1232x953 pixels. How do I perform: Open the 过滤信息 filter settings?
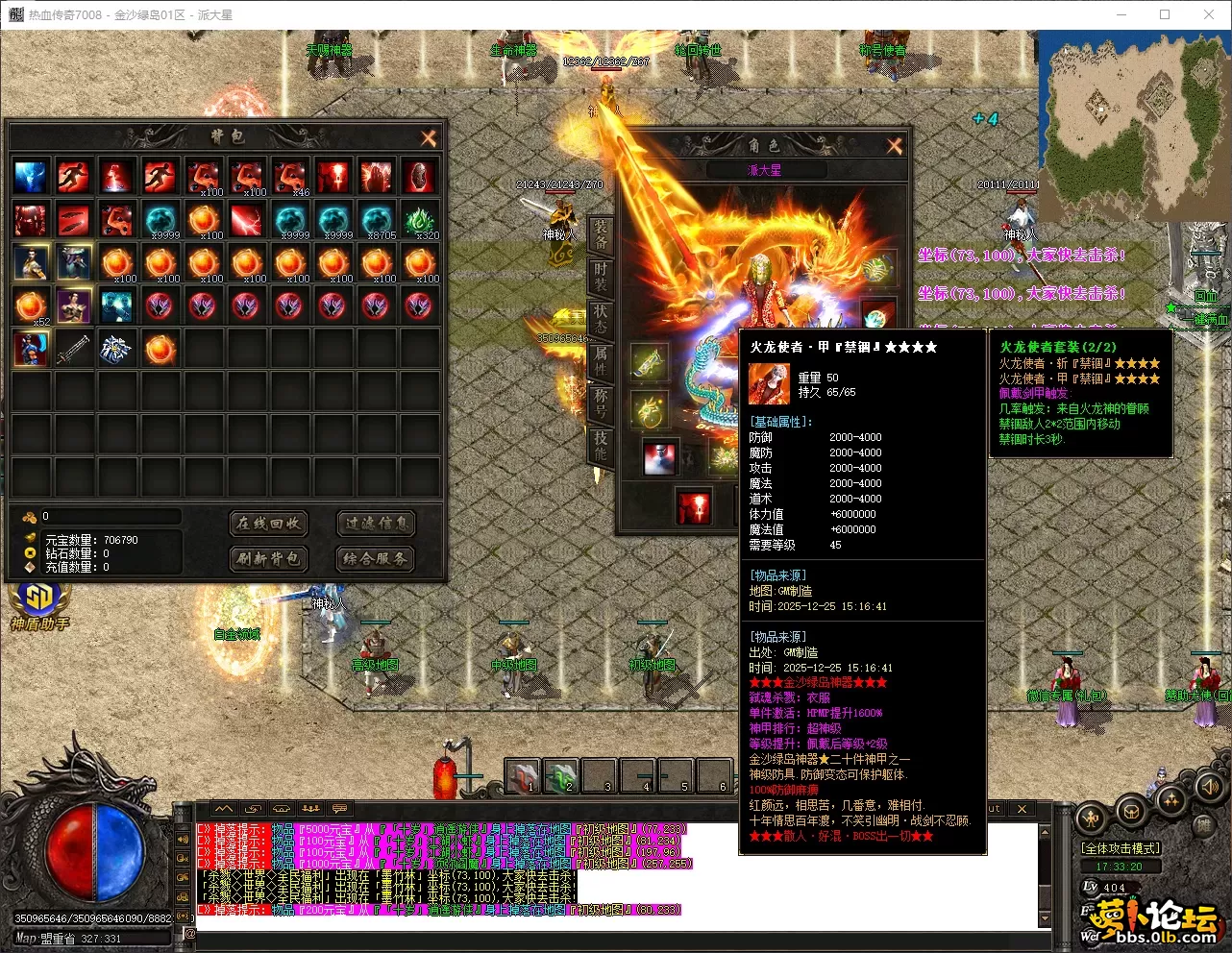376,524
